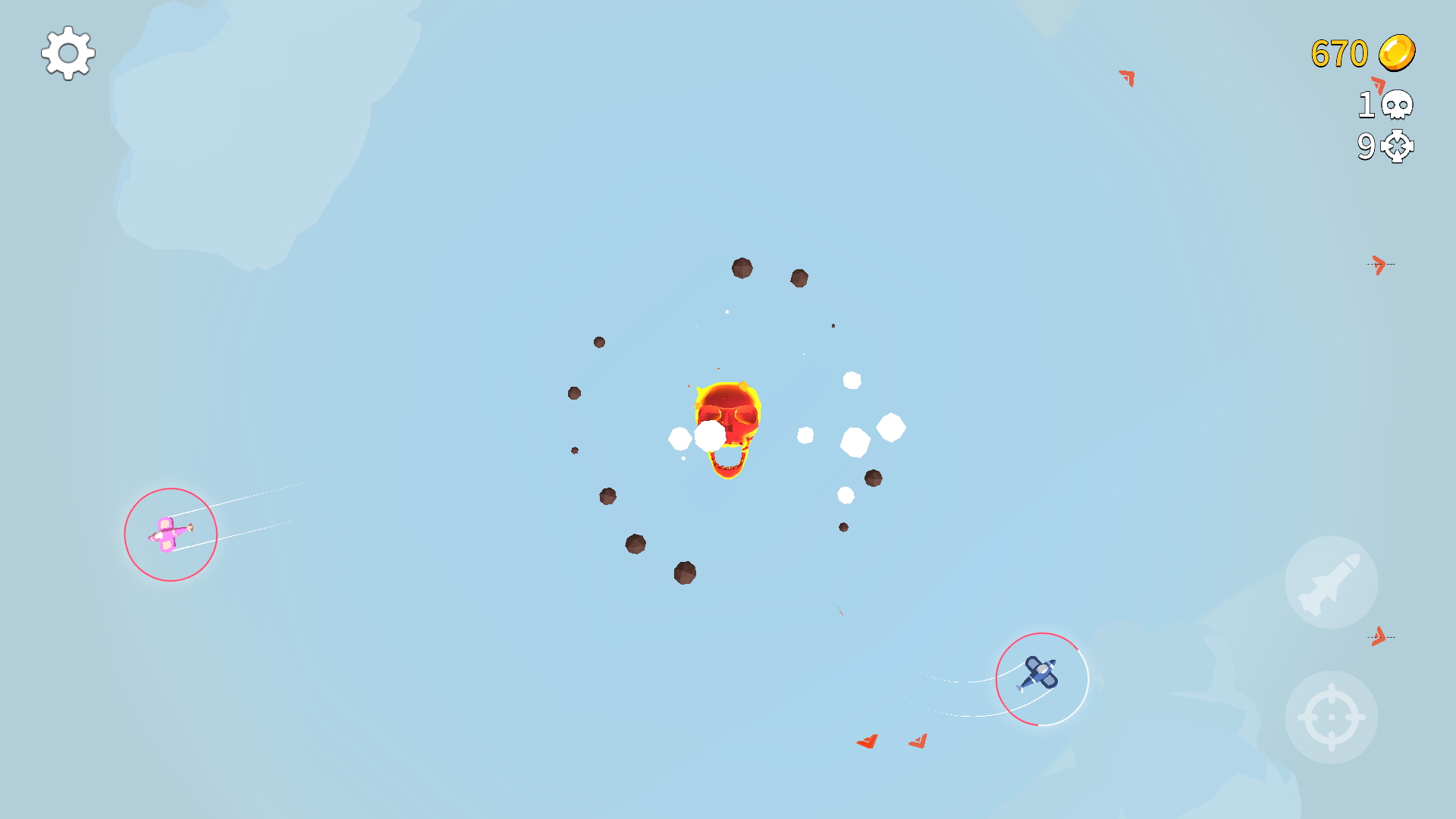This screenshot has height=819, width=1456.
Task: Click the gold coin currency icon
Action: click(x=1398, y=52)
